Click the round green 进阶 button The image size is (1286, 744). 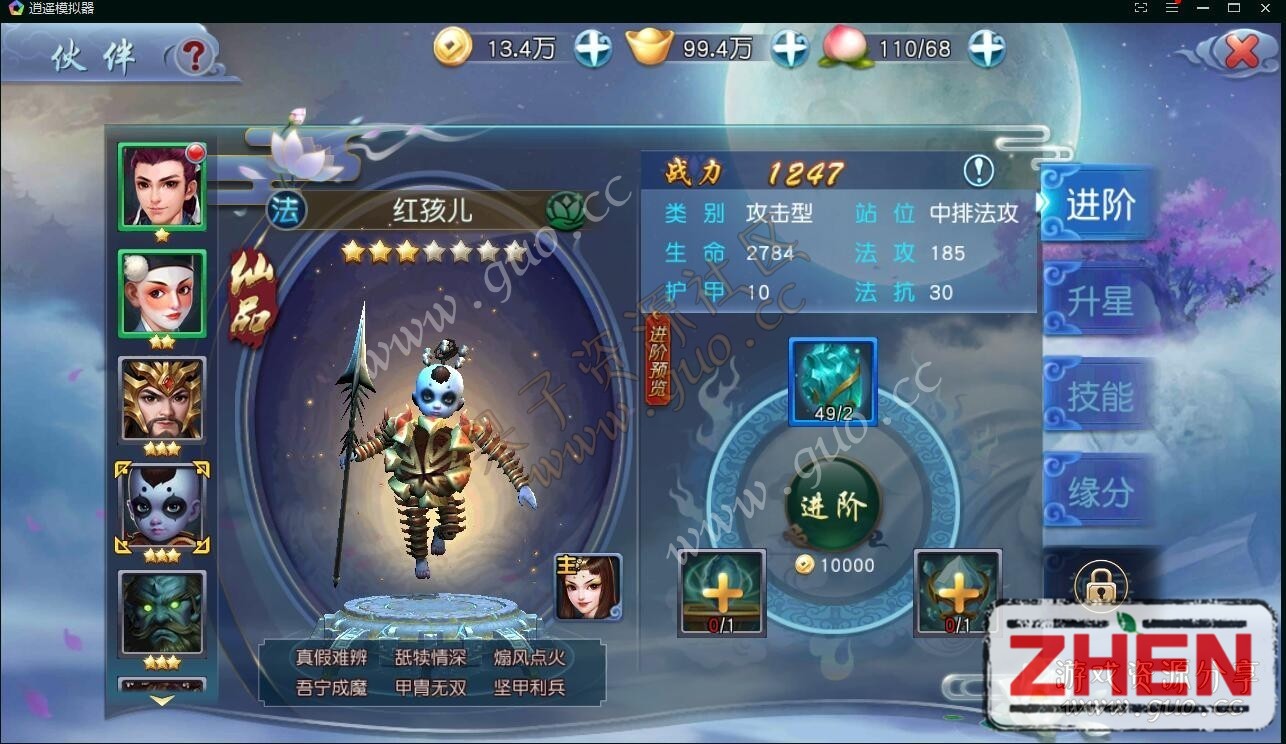(x=832, y=507)
